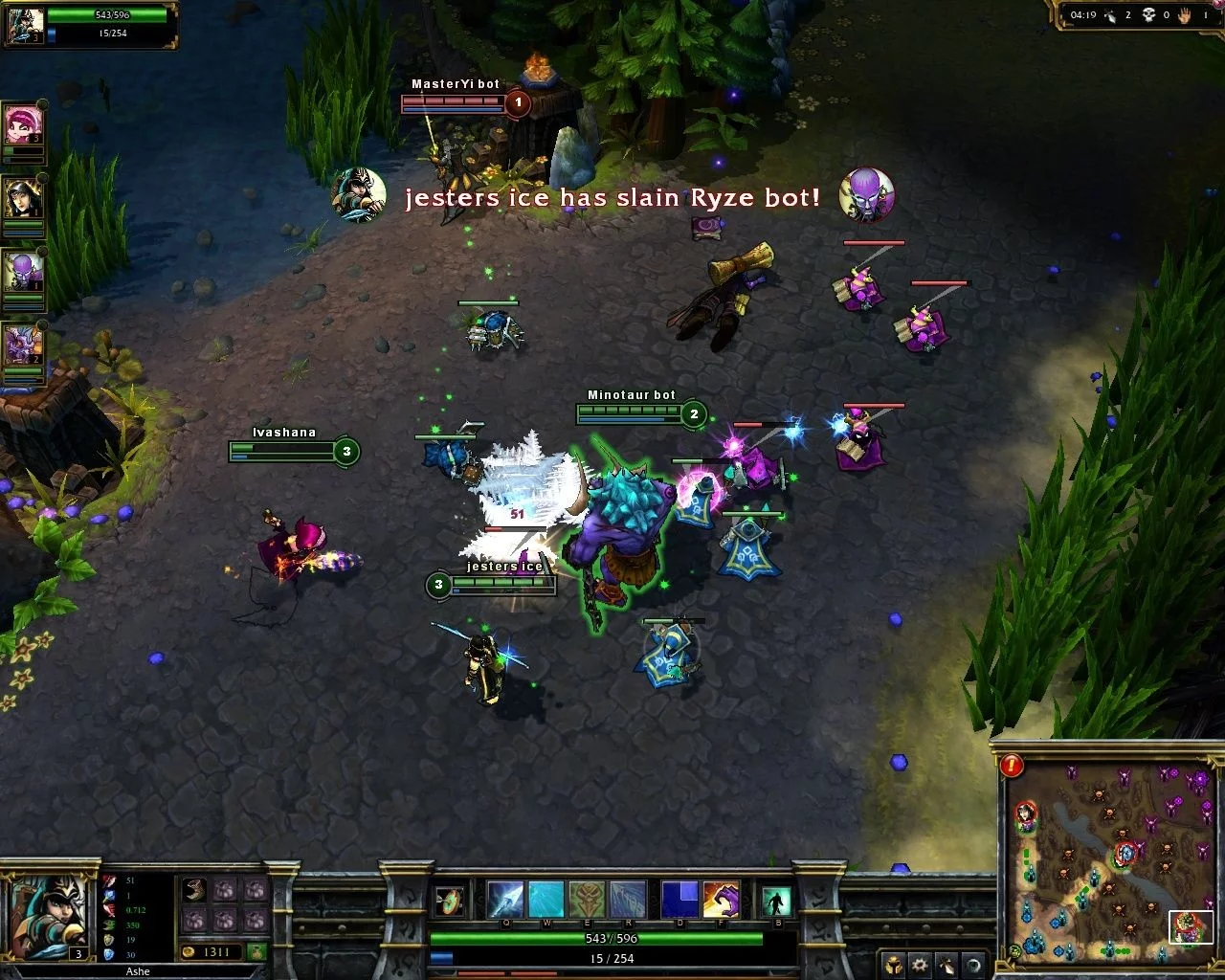This screenshot has height=980, width=1225.
Task: Click the bow and target passive icon
Action: tap(448, 902)
